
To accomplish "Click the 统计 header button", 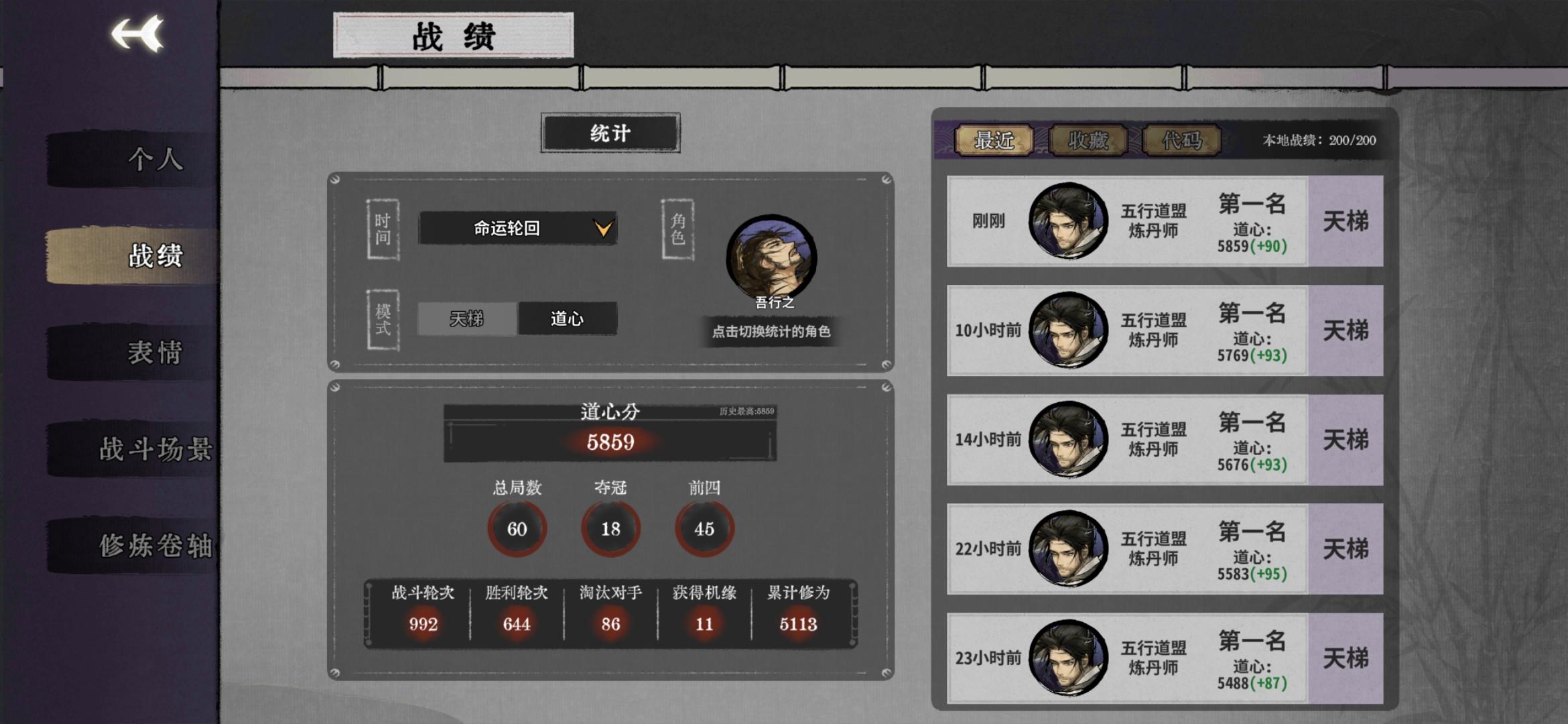I will click(x=609, y=133).
